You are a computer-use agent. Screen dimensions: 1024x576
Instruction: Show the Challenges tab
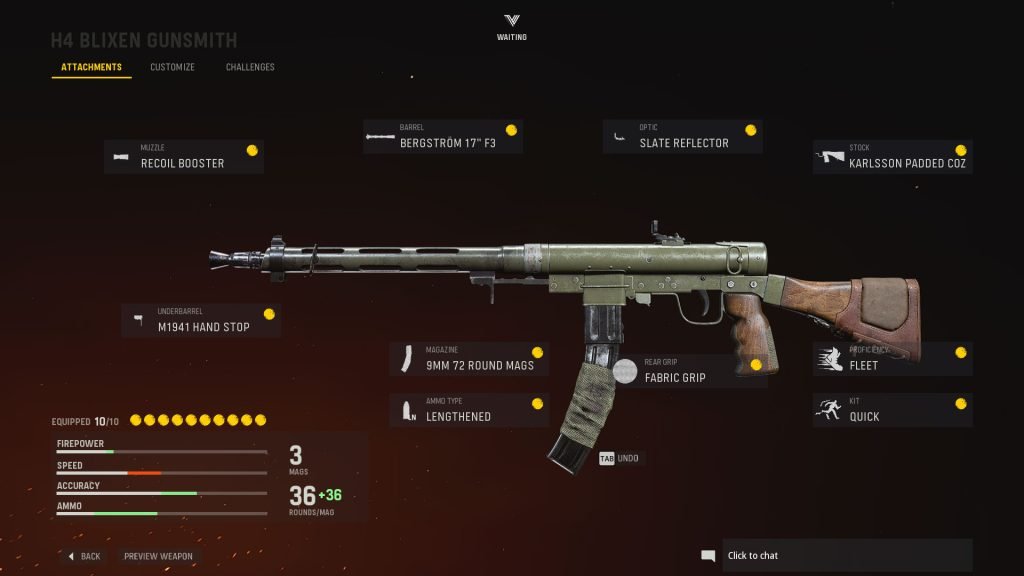click(250, 68)
